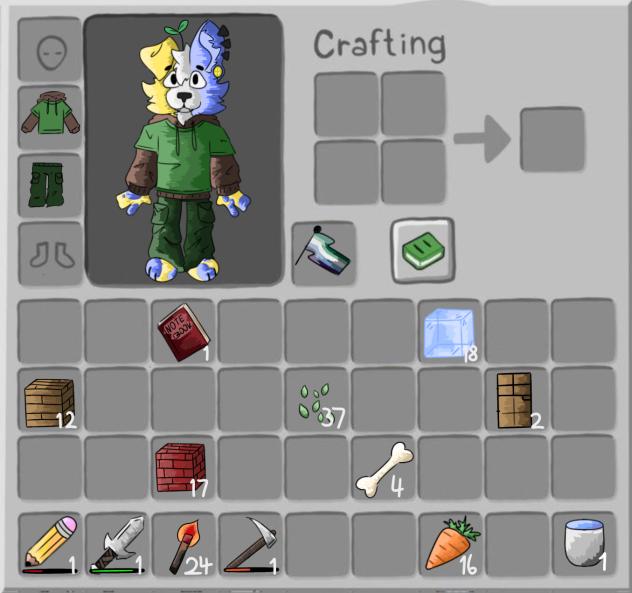Viewport: 632px width, 593px height.
Task: Choose the pencil in the hotbar
Action: pyautogui.click(x=49, y=545)
